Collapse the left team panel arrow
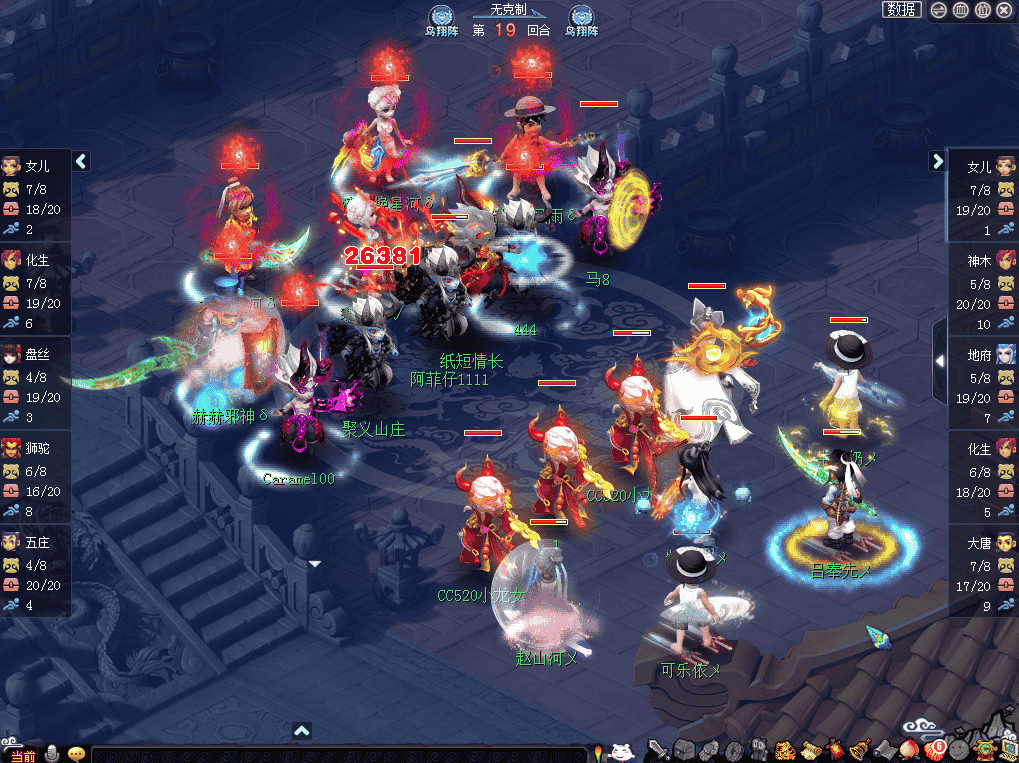Image resolution: width=1019 pixels, height=763 pixels. (82, 161)
